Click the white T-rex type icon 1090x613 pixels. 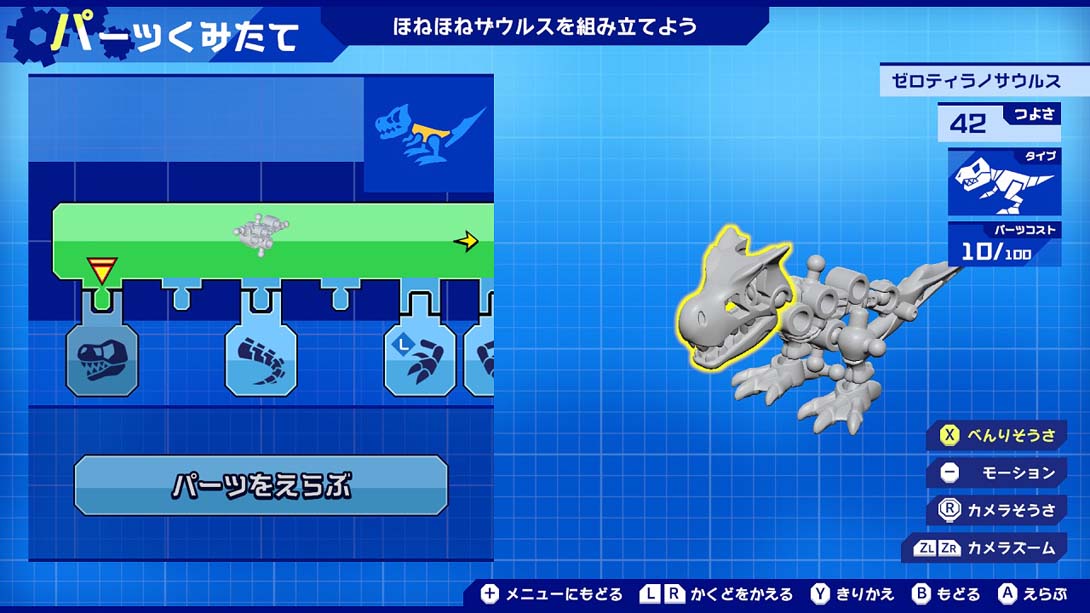(x=1002, y=183)
